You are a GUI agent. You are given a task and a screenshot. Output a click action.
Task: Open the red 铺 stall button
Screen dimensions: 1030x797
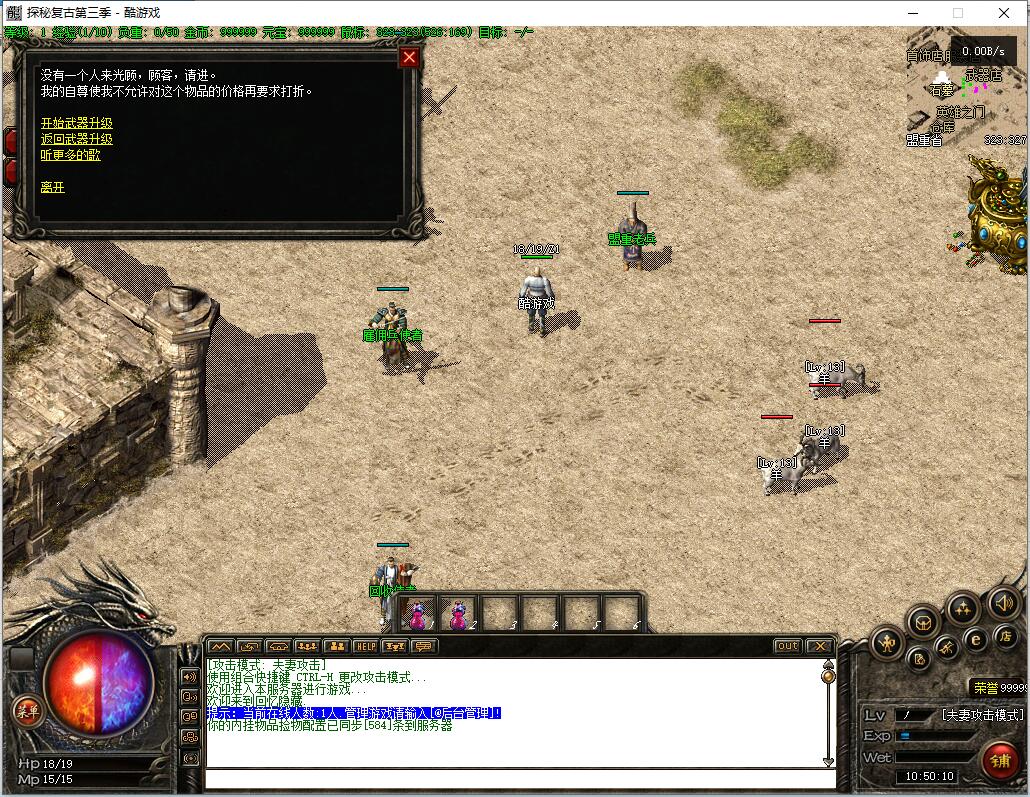click(1000, 760)
